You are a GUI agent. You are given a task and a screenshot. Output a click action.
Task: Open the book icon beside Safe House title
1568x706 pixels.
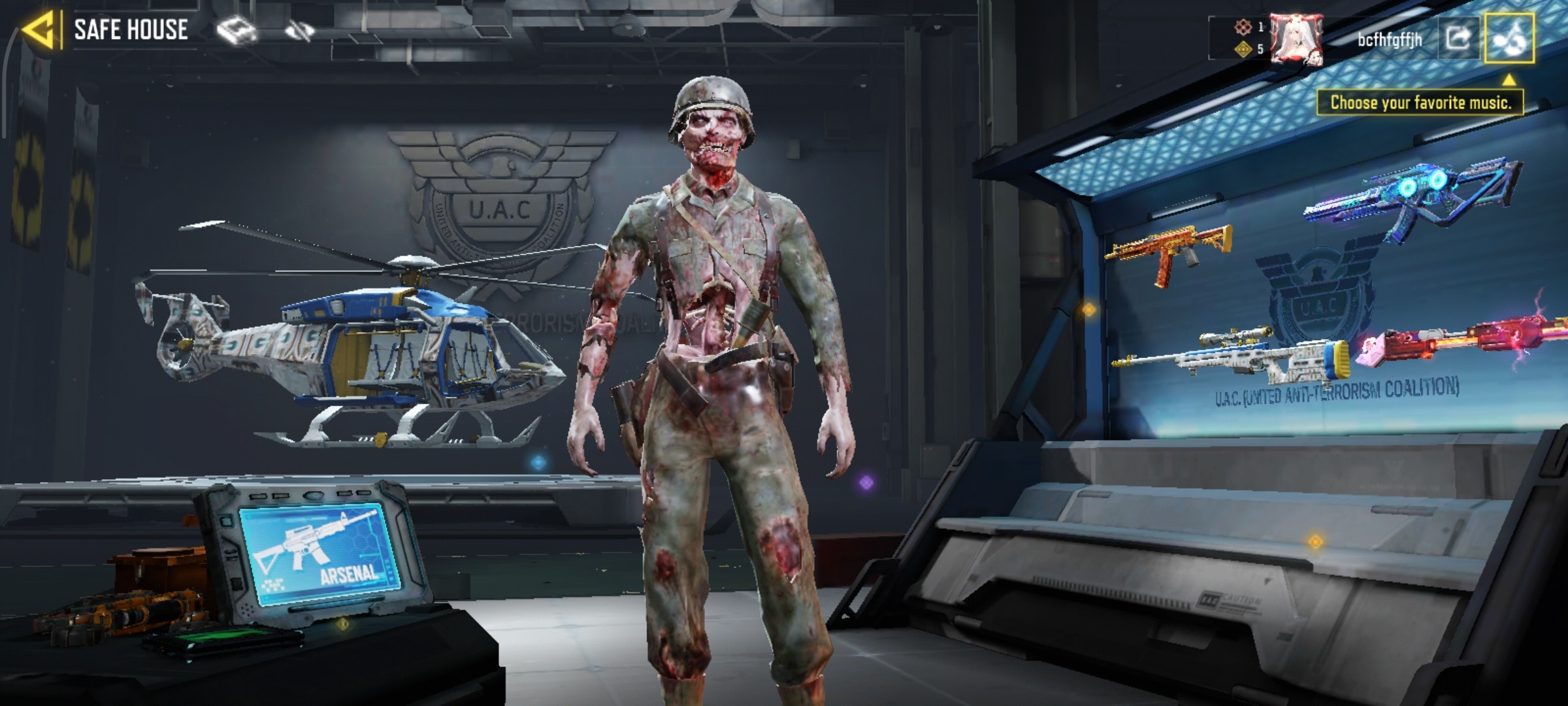point(237,31)
